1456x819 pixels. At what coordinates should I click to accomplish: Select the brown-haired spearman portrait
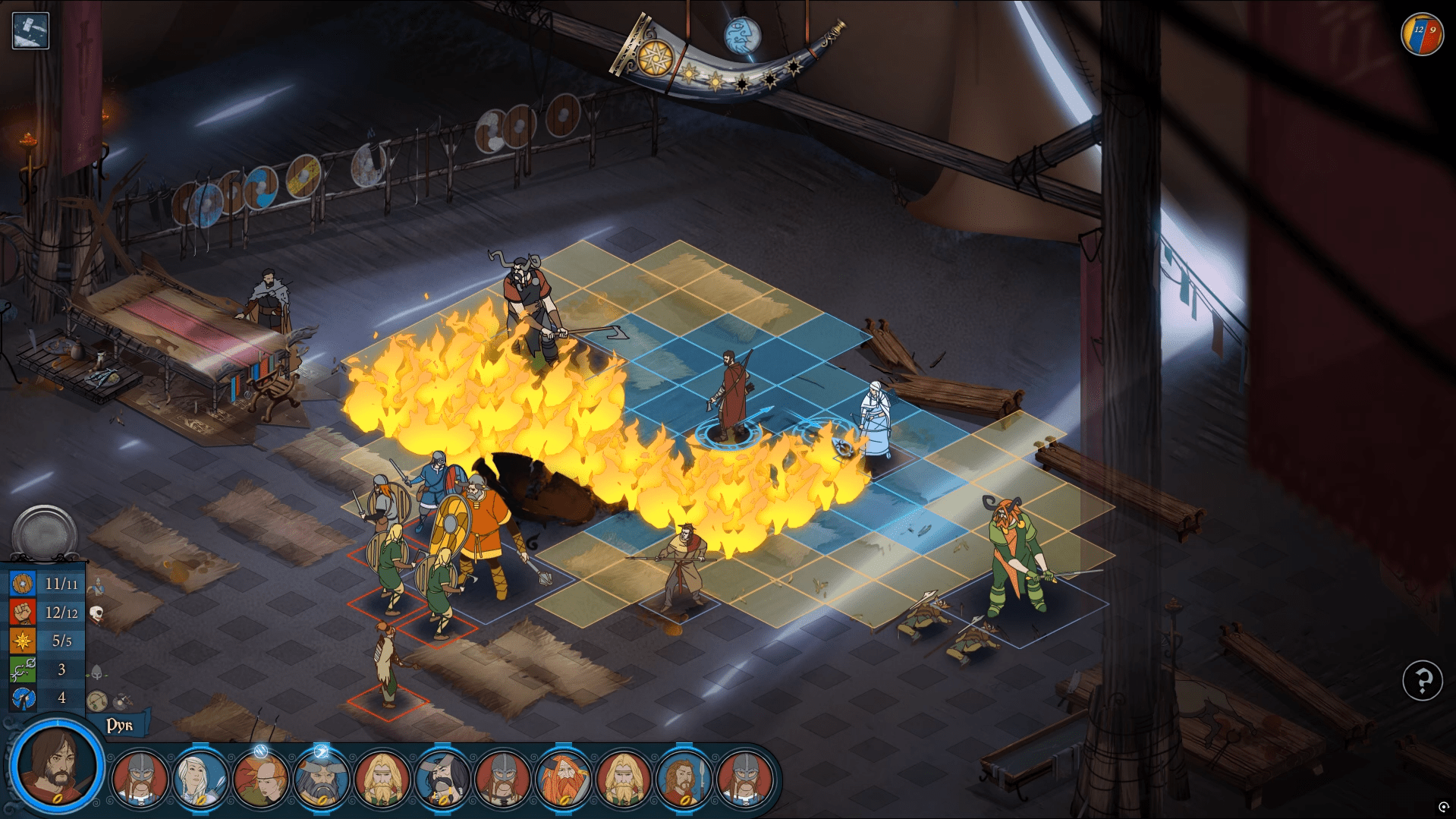coord(684,778)
